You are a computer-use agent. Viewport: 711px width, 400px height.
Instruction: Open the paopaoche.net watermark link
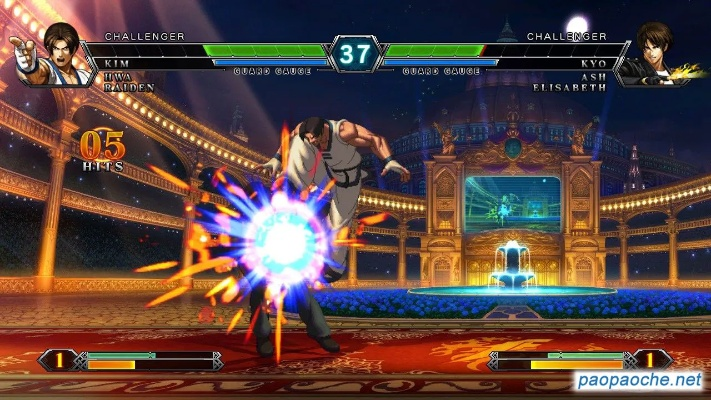(x=640, y=381)
